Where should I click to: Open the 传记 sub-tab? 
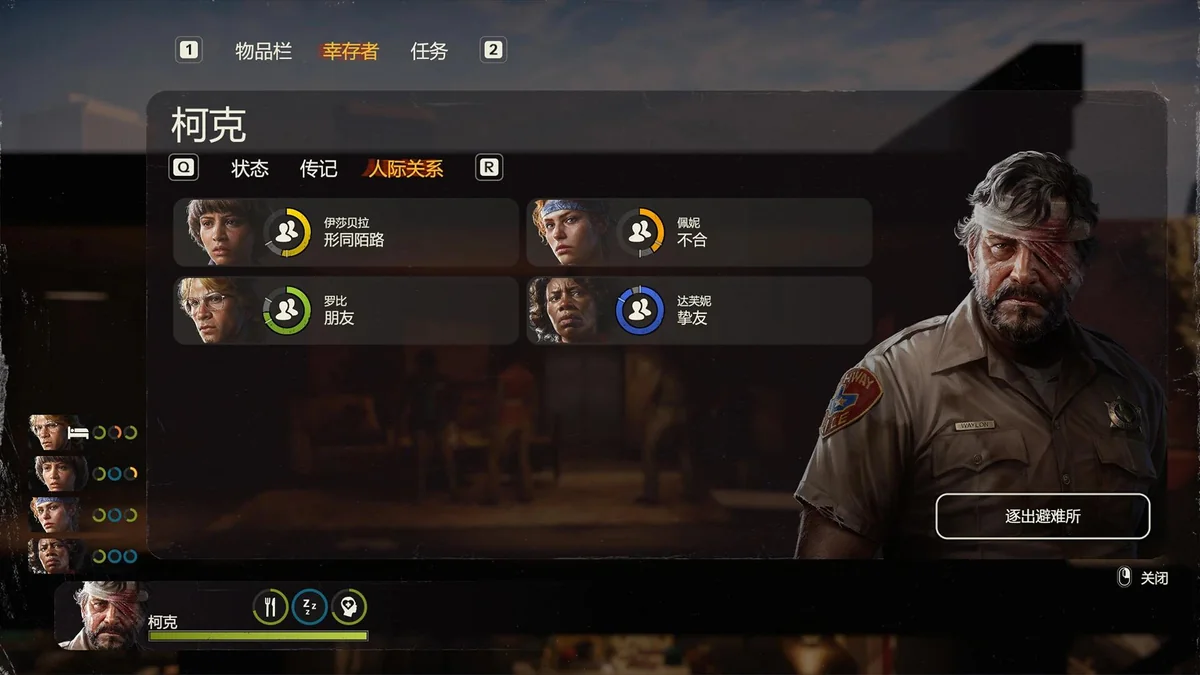point(319,169)
